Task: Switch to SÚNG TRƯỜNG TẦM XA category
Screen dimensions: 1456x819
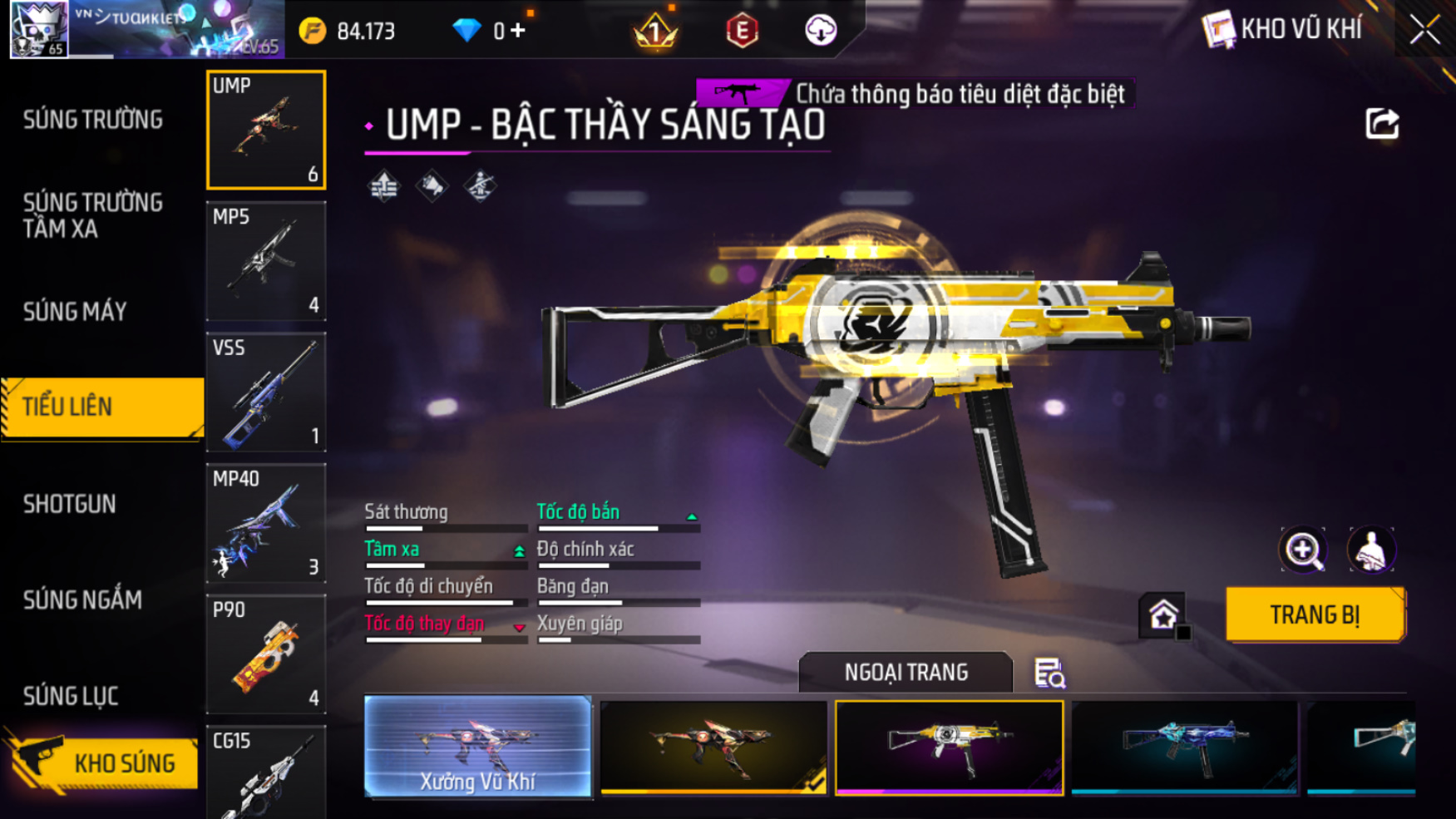Action: (93, 215)
